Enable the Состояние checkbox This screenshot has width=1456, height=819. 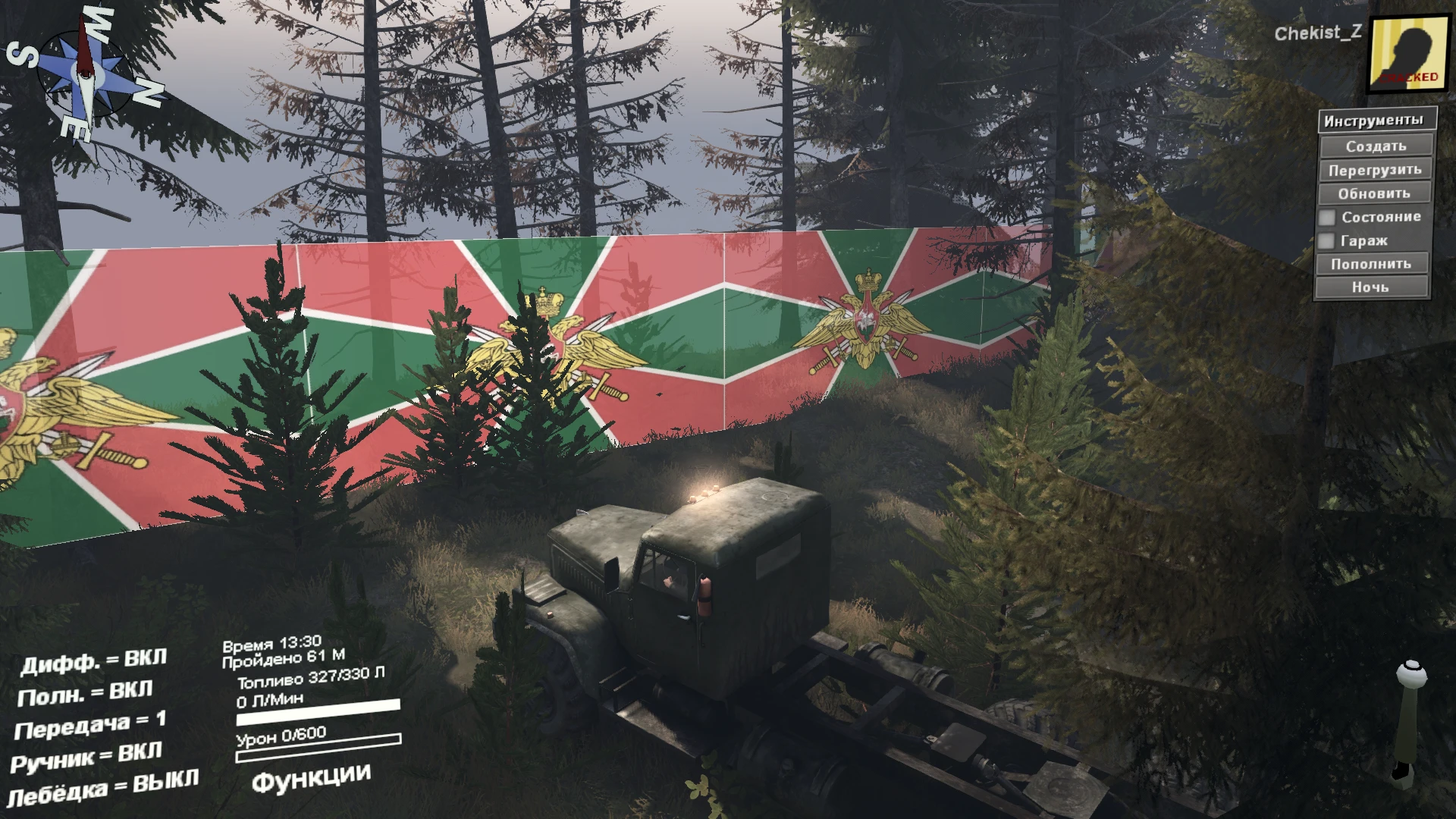point(1329,217)
